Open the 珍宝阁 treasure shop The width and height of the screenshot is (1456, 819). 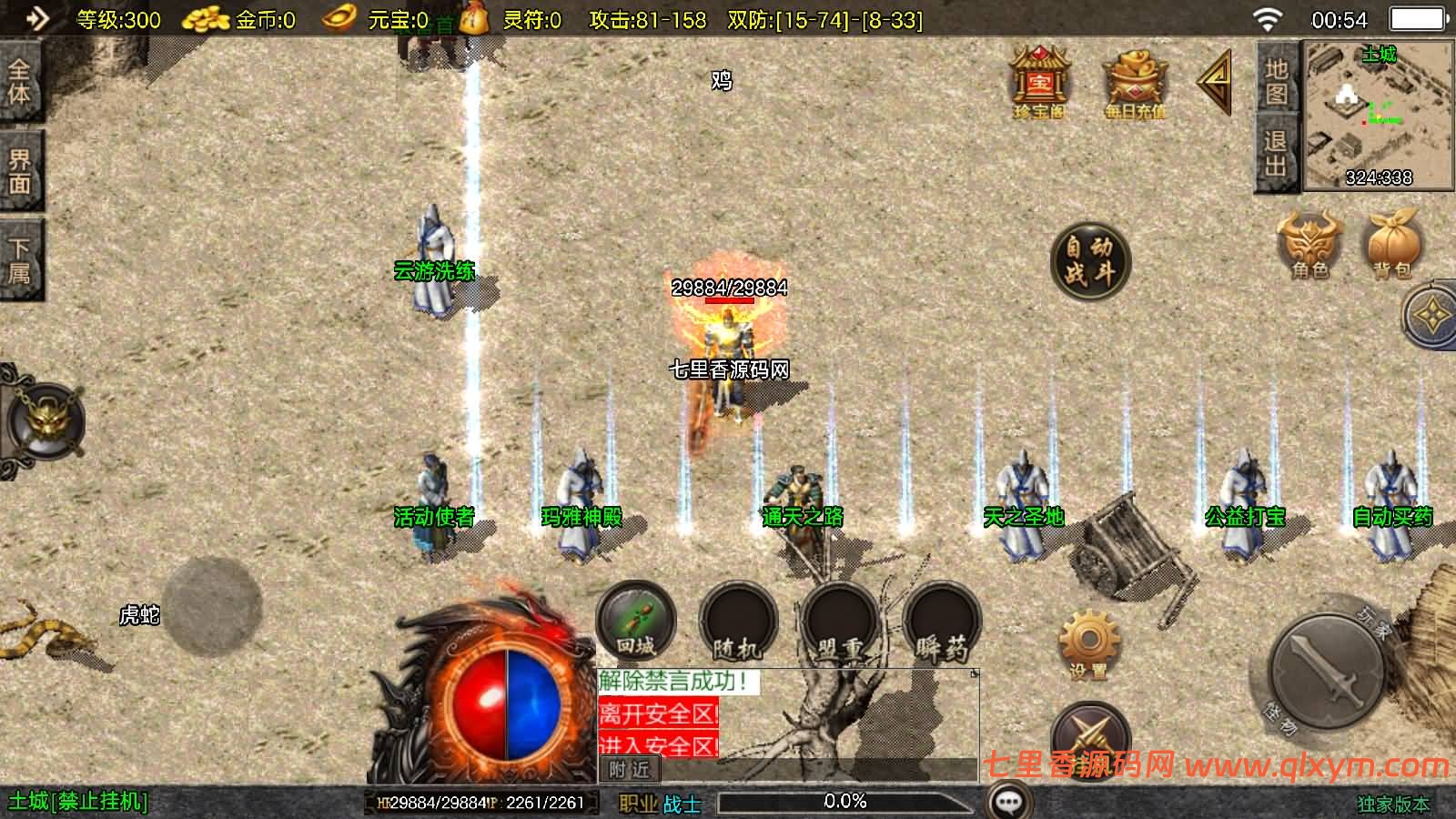pos(1038,84)
